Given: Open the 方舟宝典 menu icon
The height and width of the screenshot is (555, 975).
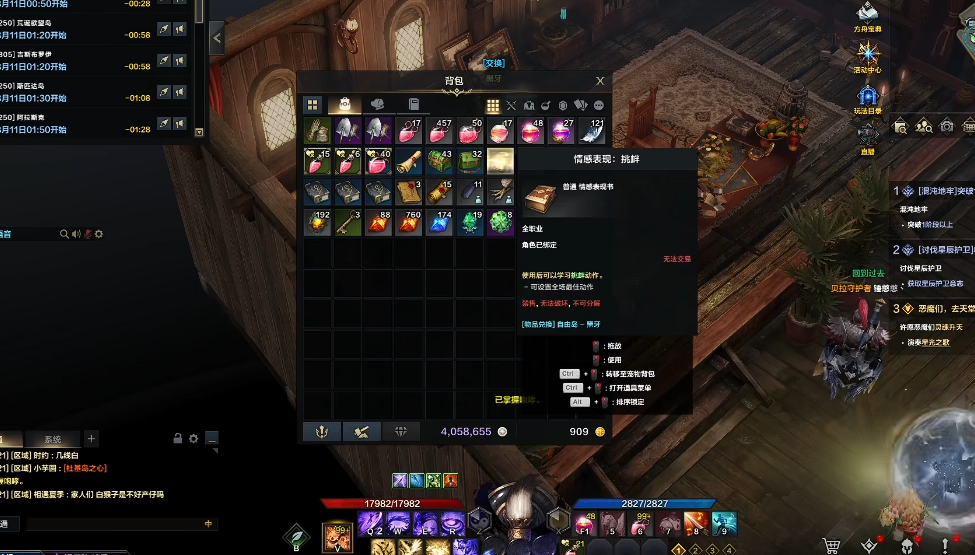Looking at the screenshot, I should point(867,14).
